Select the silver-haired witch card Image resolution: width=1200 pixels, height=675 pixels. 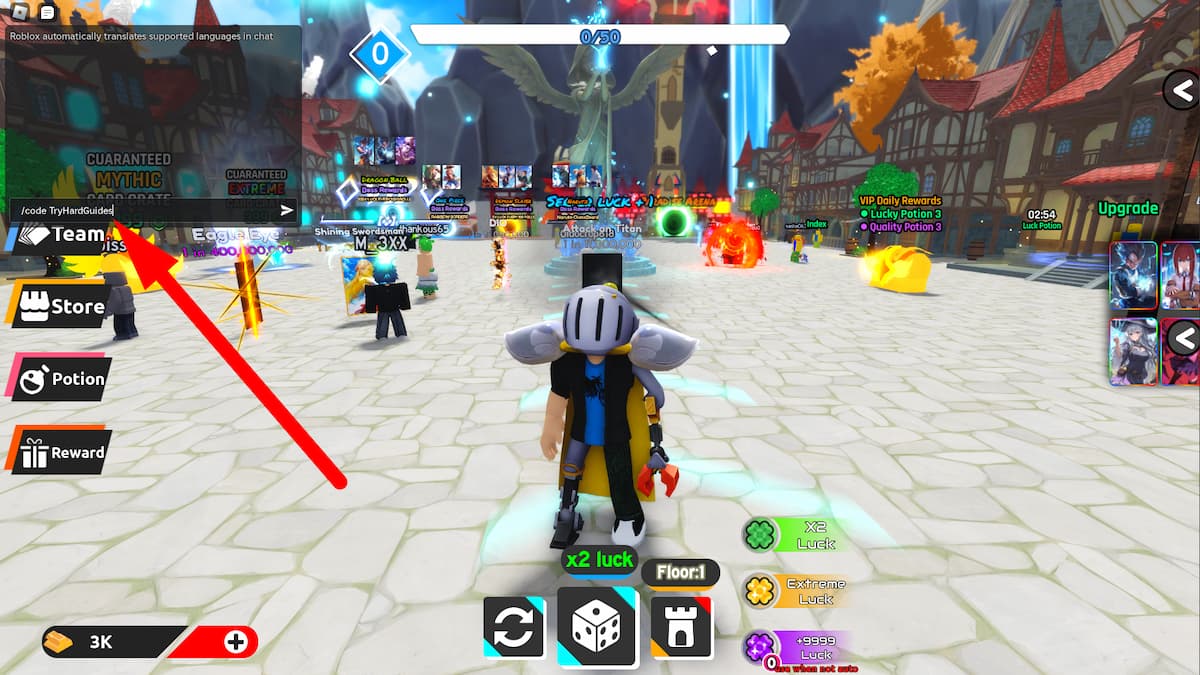click(1134, 351)
